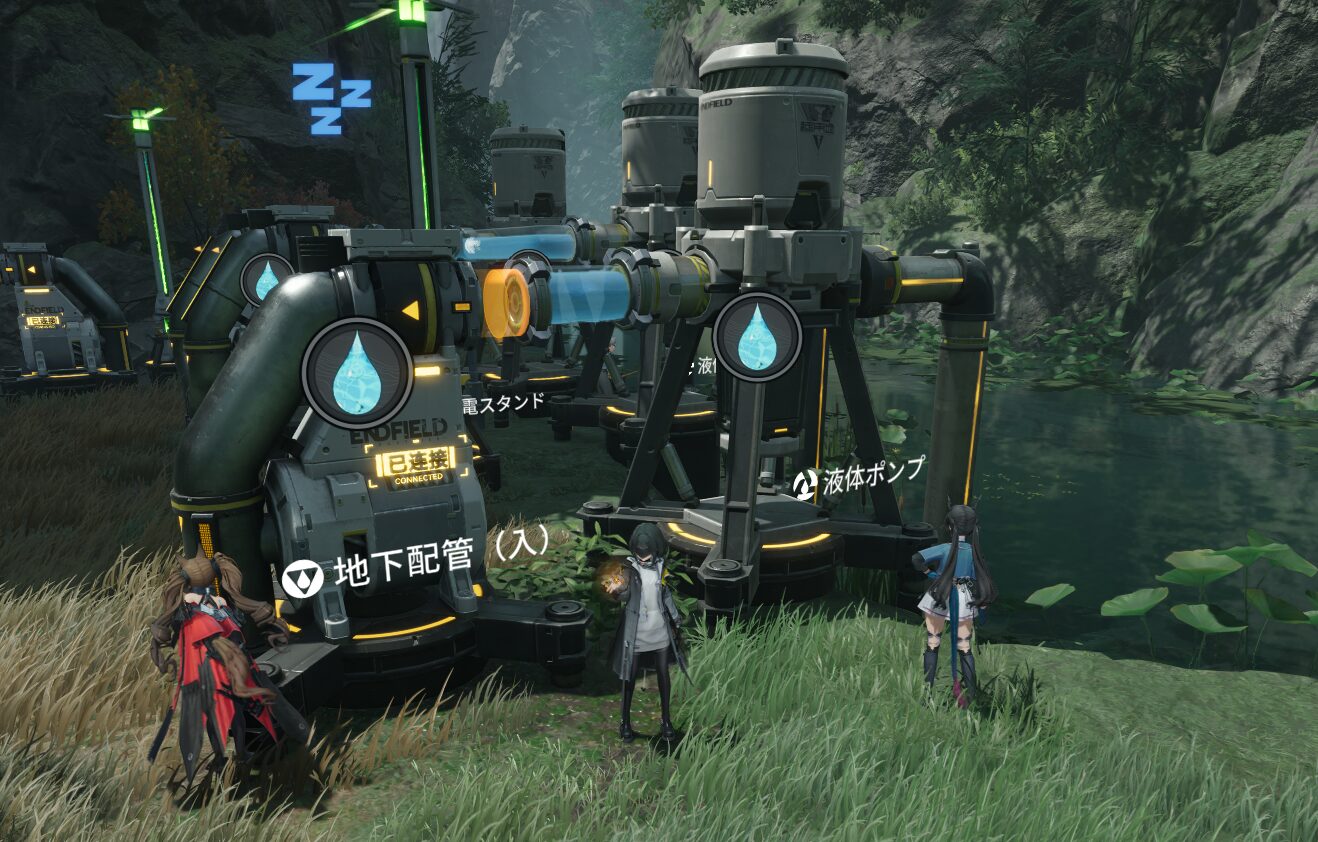Screen dimensions: 1318x842
Task: Click the water drop icon above 液体ポンプ
Action: click(x=757, y=337)
